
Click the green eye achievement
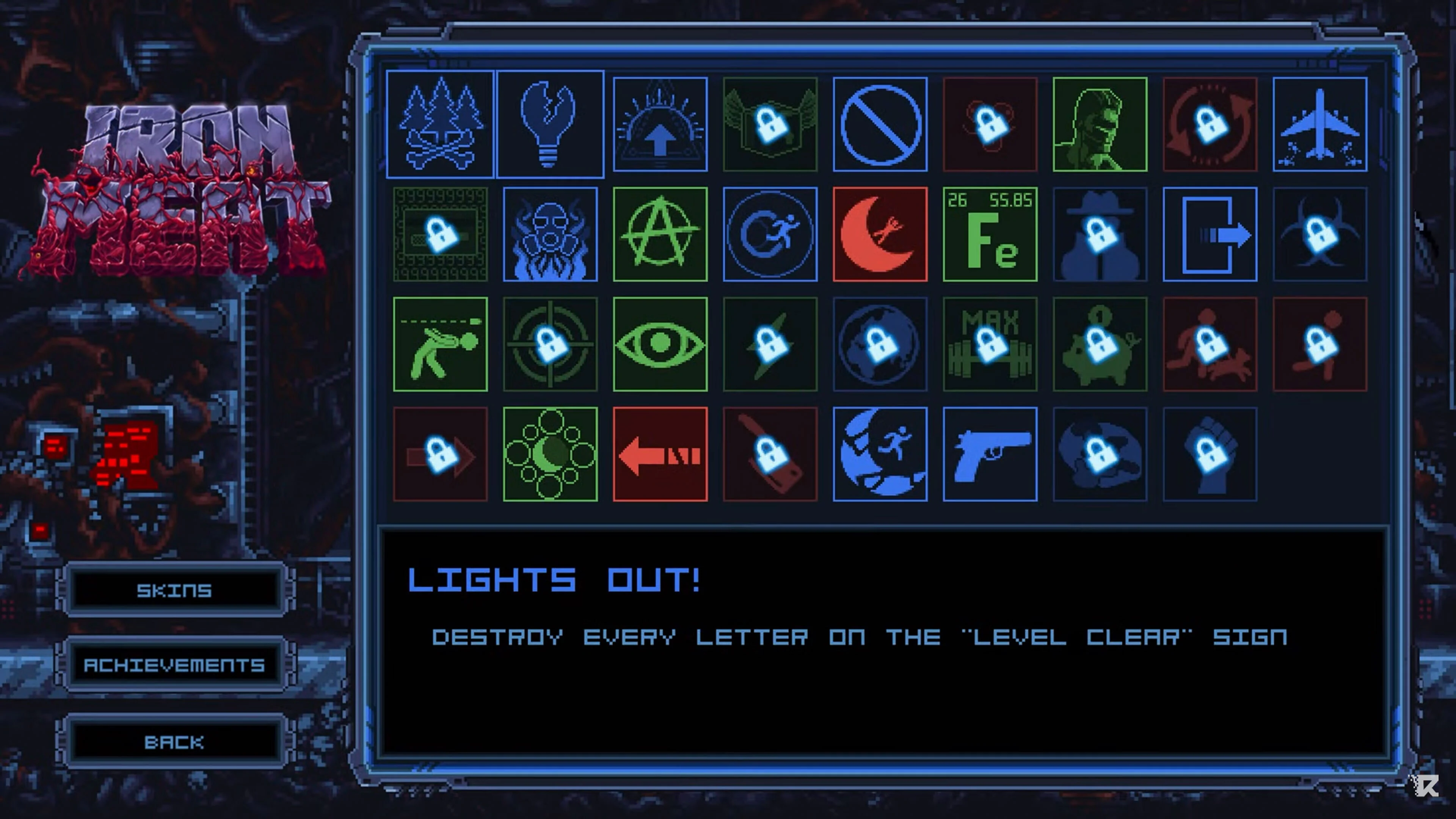click(660, 343)
